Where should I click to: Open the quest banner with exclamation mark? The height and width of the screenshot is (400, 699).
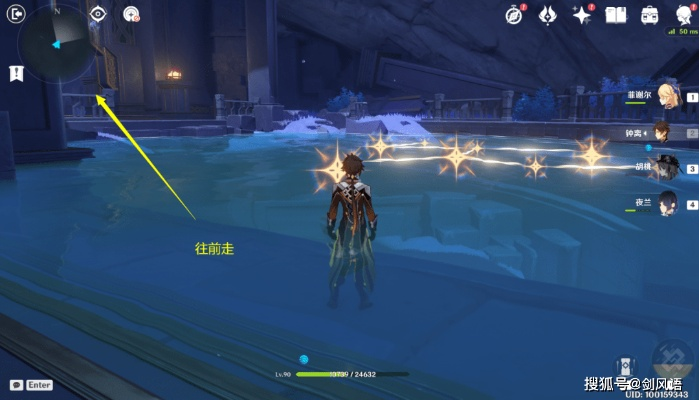[x=17, y=73]
